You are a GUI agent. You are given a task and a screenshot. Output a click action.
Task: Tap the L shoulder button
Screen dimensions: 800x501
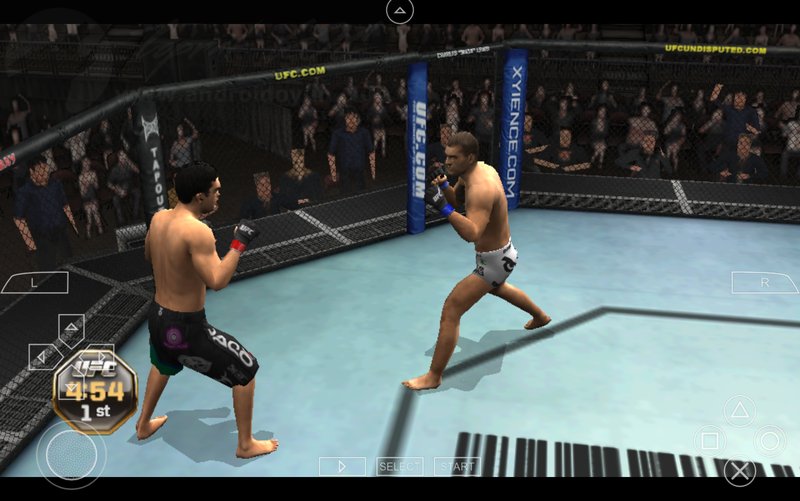coord(34,283)
